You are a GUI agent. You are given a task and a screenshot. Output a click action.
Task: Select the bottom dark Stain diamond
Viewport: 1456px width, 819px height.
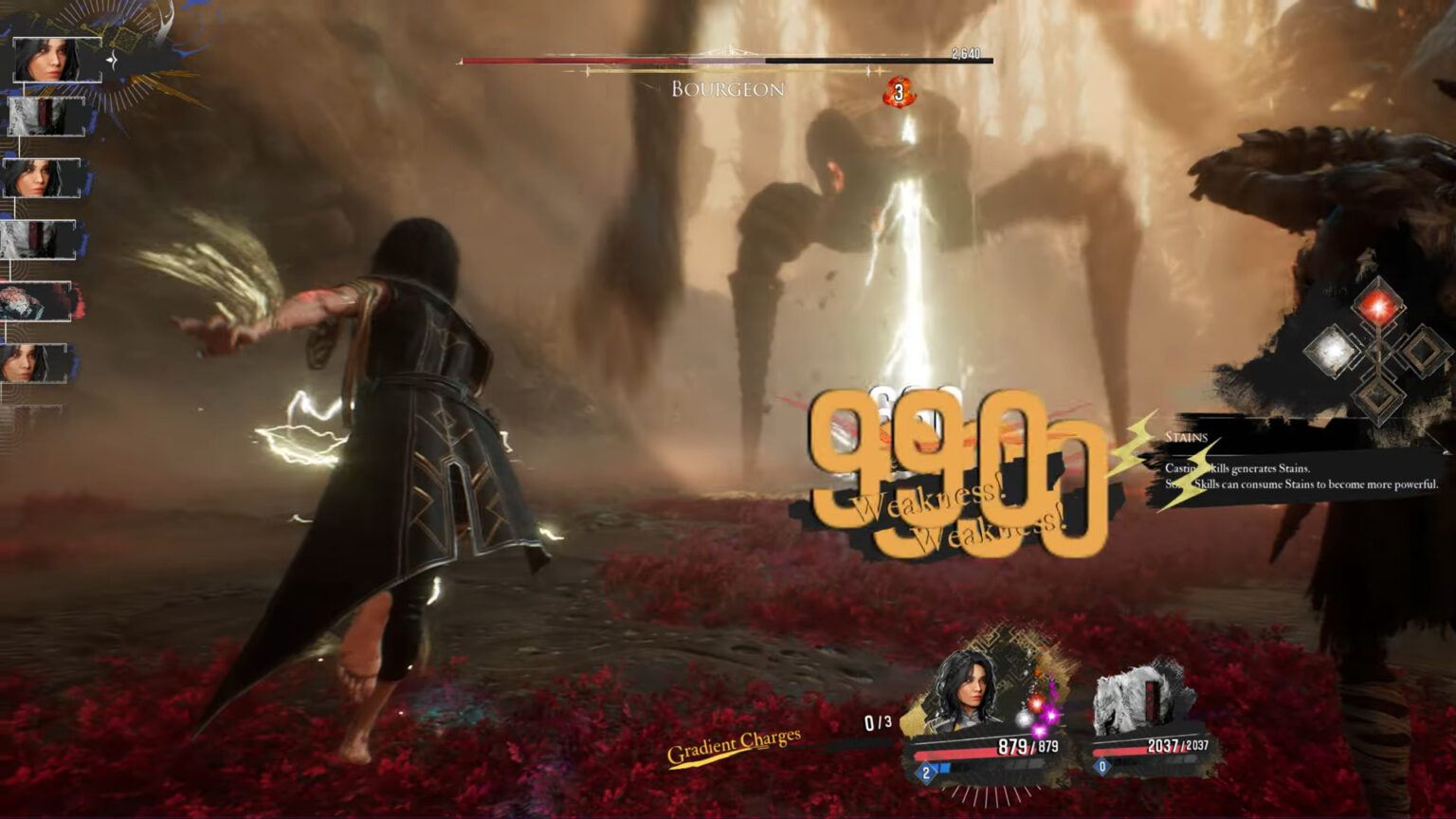pyautogui.click(x=1378, y=395)
